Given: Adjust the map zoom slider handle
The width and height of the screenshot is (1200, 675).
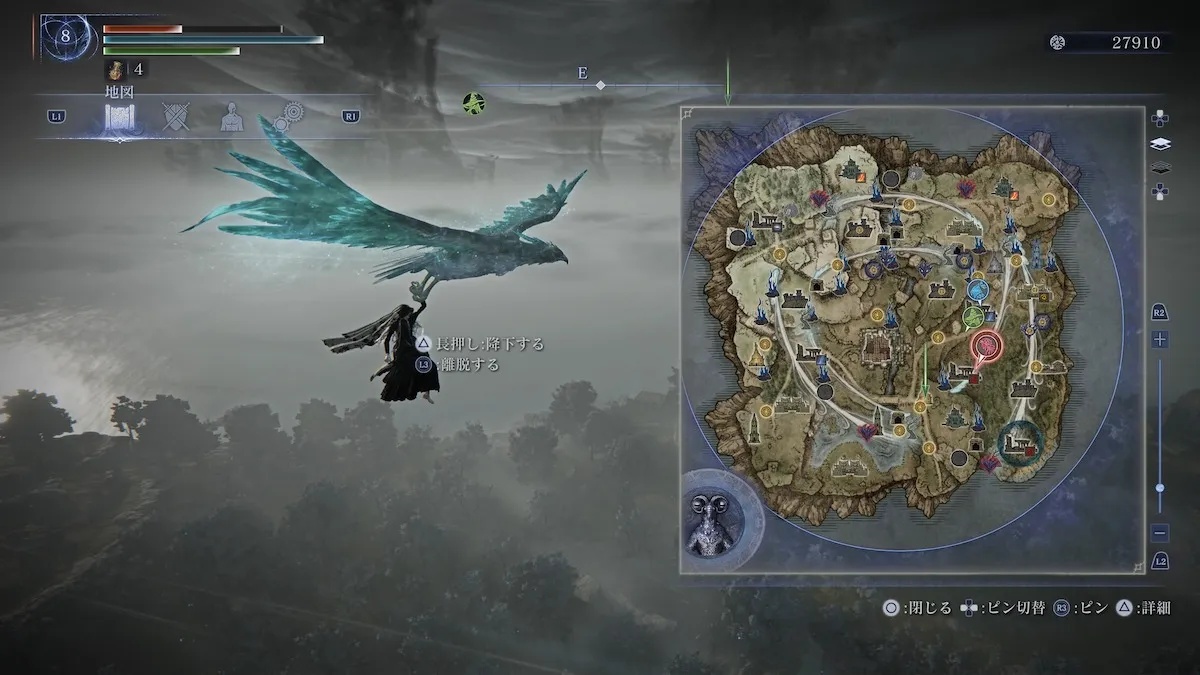Looking at the screenshot, I should (x=1160, y=487).
